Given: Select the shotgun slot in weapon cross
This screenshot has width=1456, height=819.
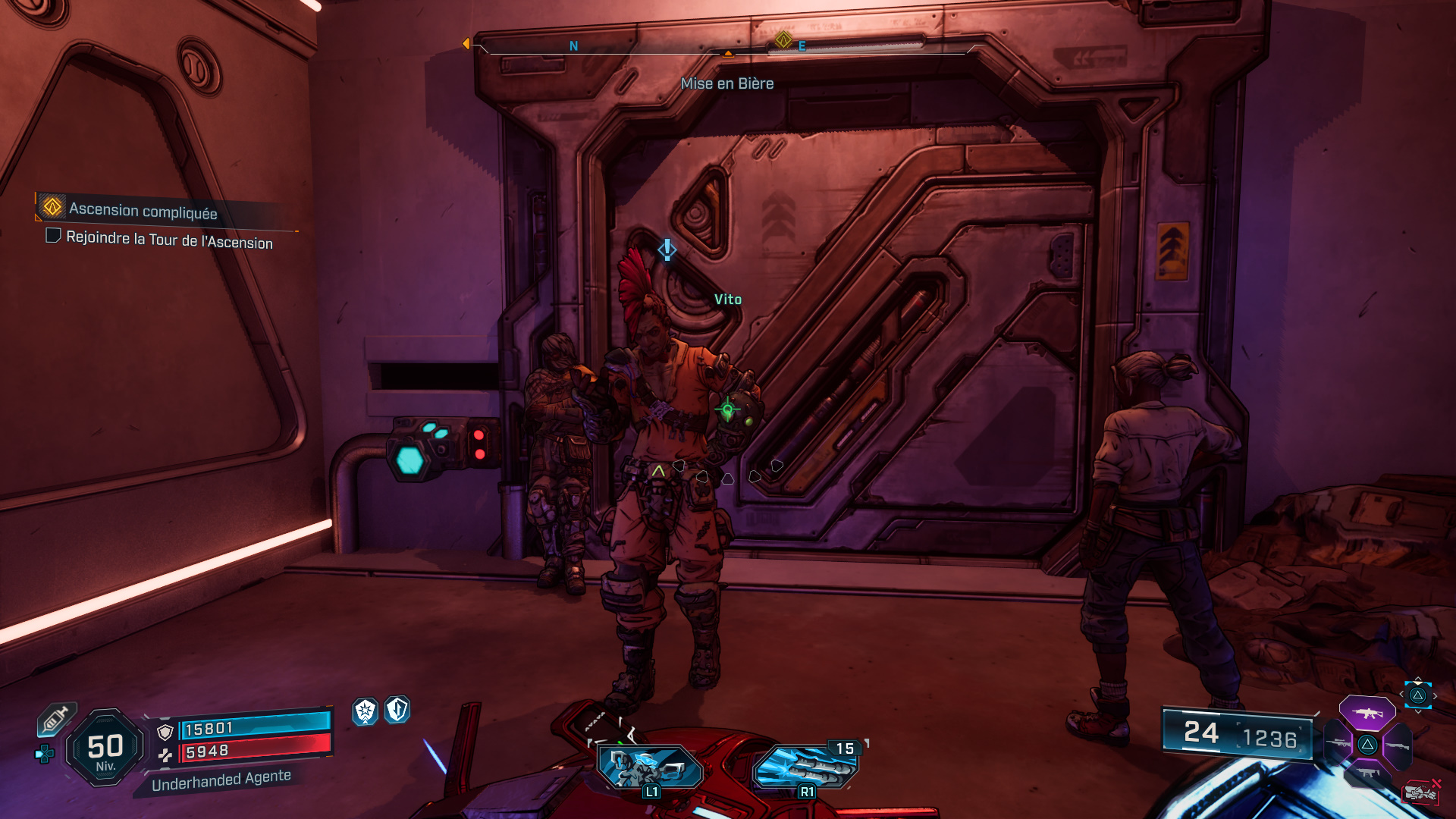Looking at the screenshot, I should (x=1398, y=745).
